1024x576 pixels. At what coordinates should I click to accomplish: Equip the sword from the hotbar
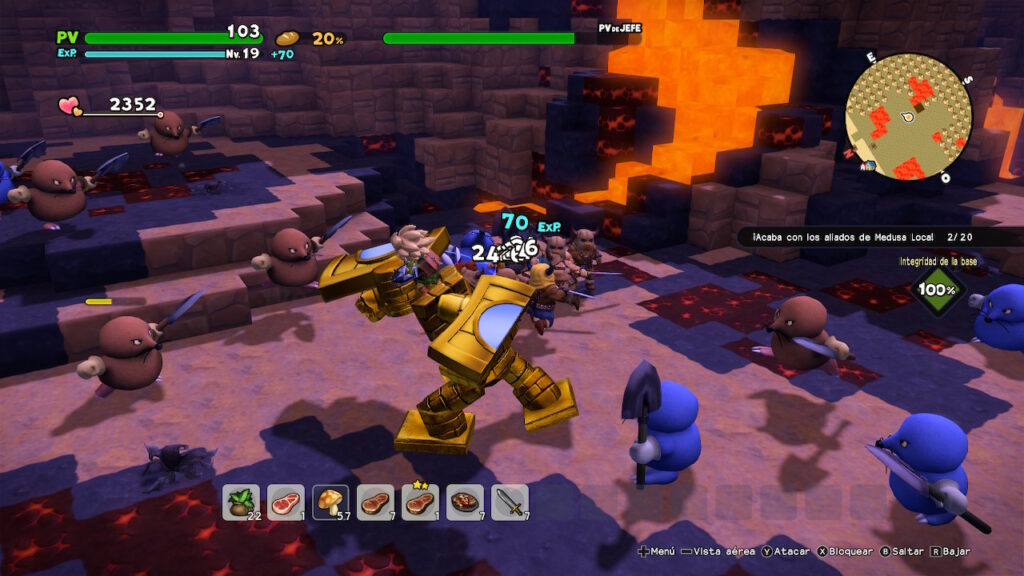point(510,502)
